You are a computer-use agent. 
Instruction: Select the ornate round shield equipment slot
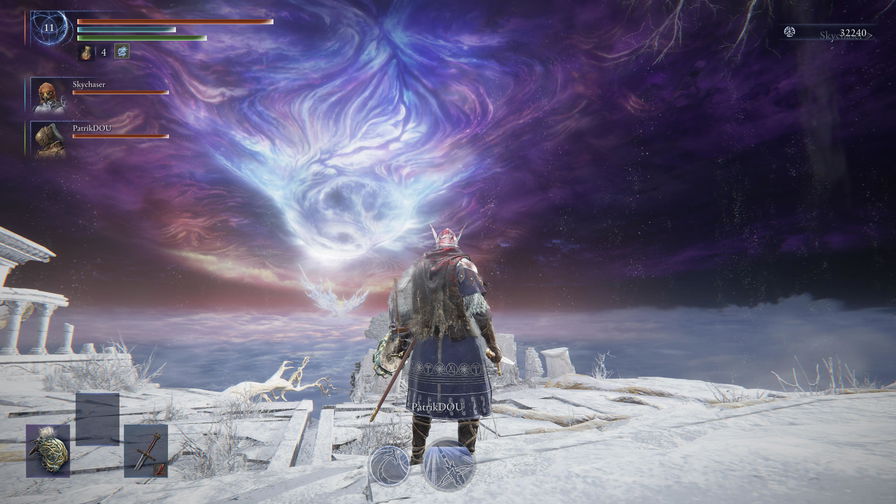pyautogui.click(x=48, y=450)
